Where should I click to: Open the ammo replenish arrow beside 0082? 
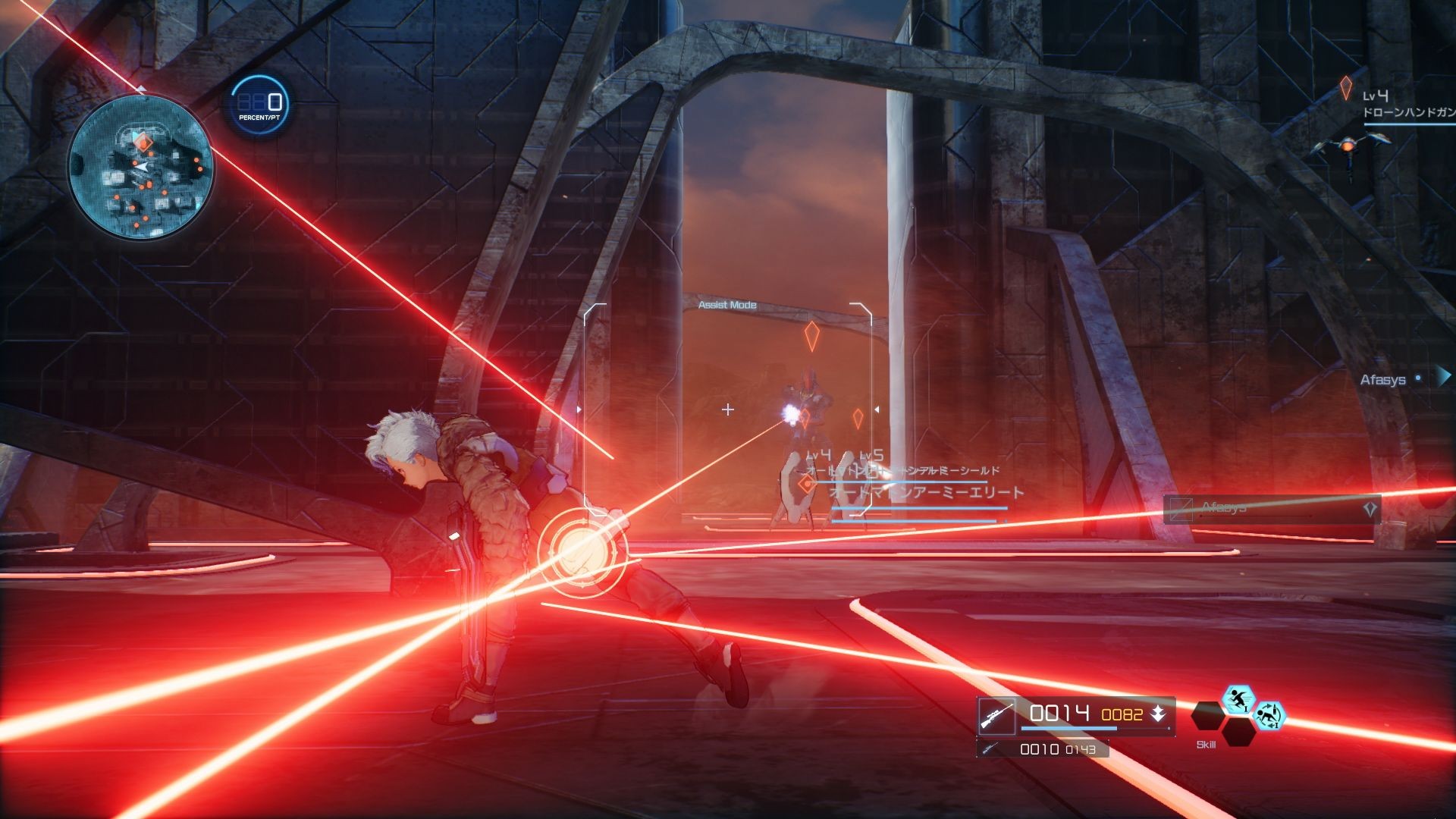click(x=1159, y=714)
